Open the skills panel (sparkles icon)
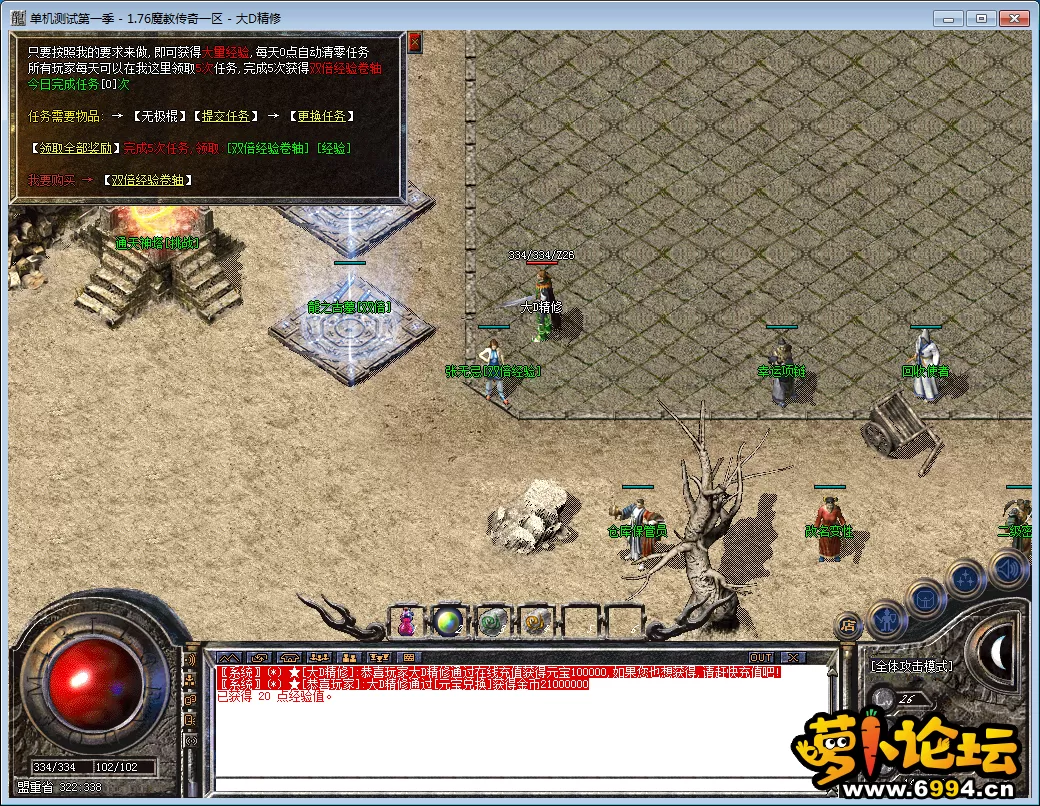The width and height of the screenshot is (1040, 806). tap(965, 578)
